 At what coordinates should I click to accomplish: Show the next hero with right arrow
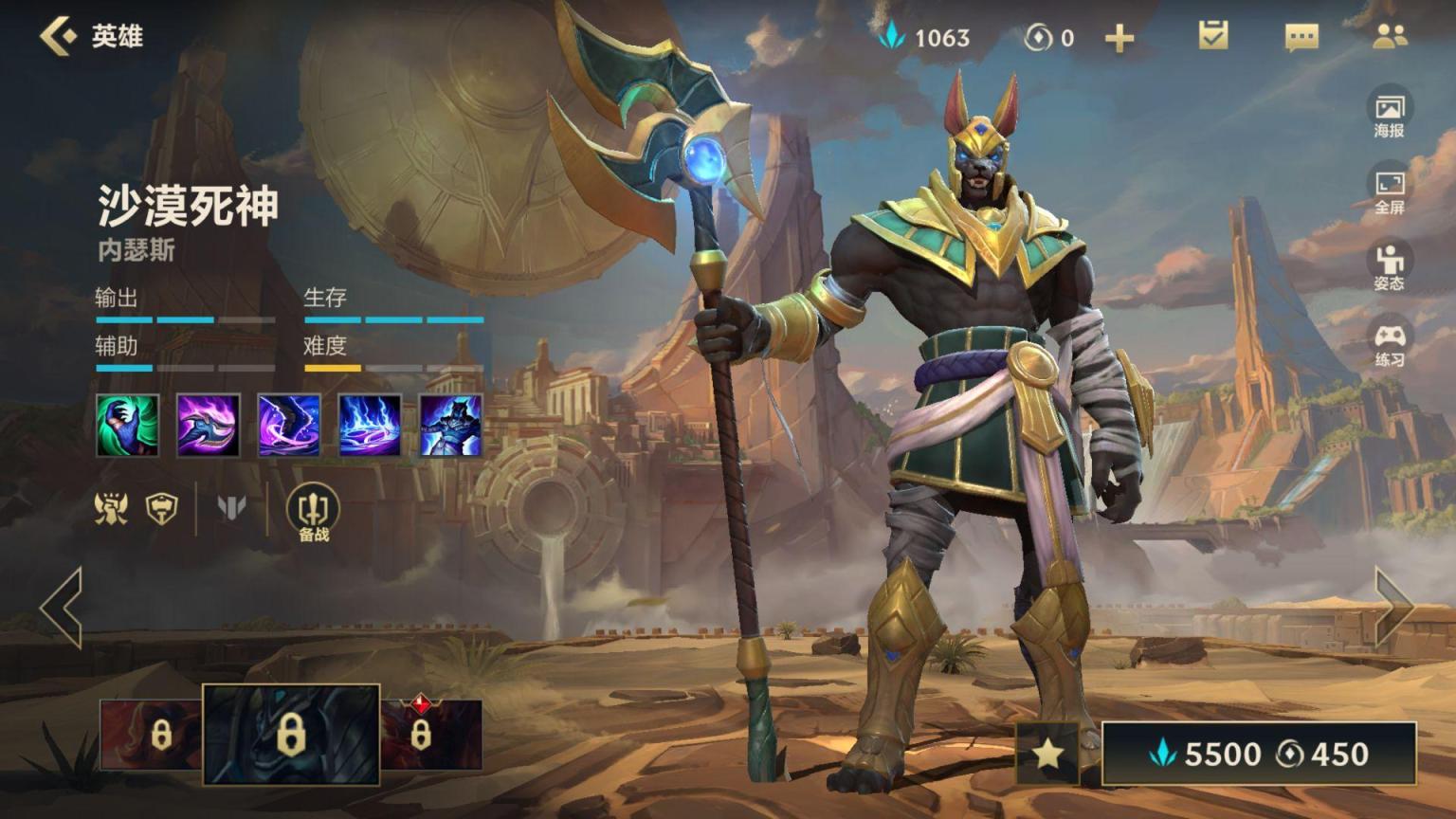[1394, 608]
